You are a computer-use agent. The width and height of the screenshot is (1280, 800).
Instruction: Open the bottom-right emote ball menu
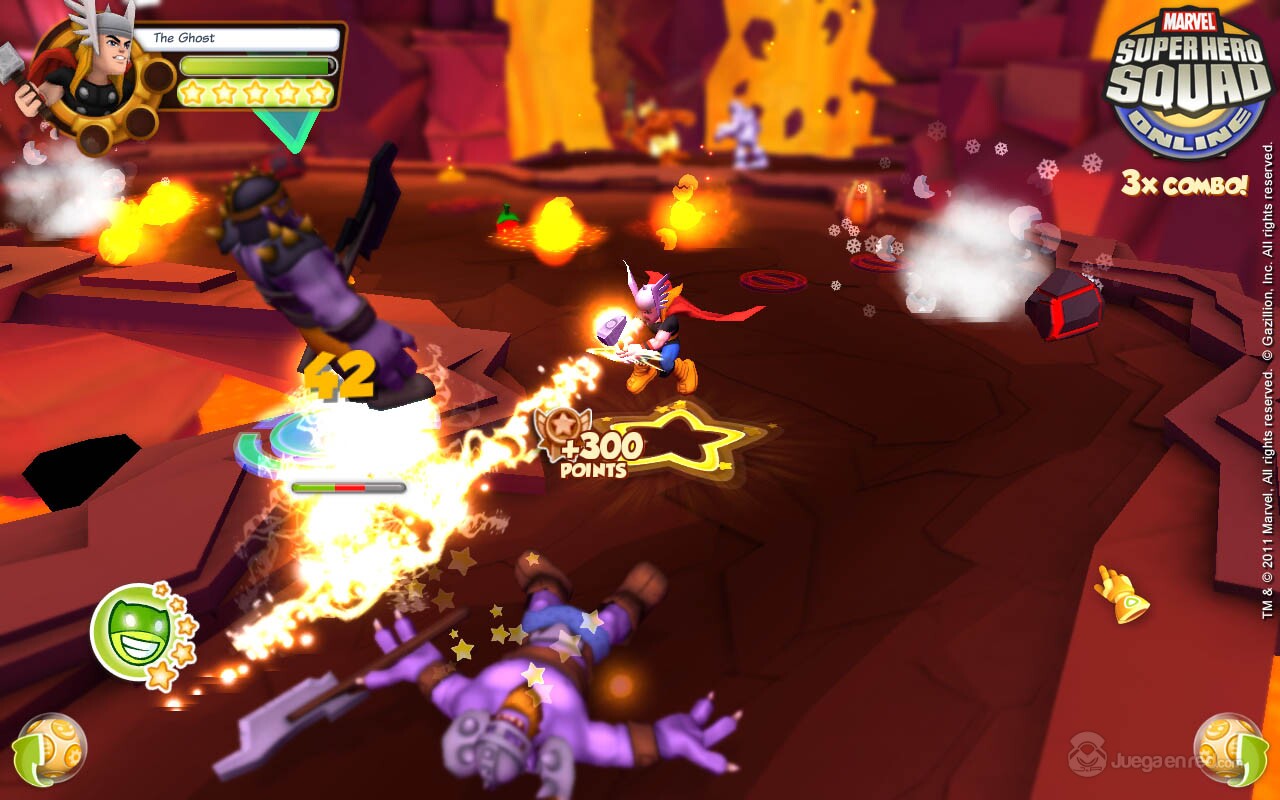[x=1230, y=750]
